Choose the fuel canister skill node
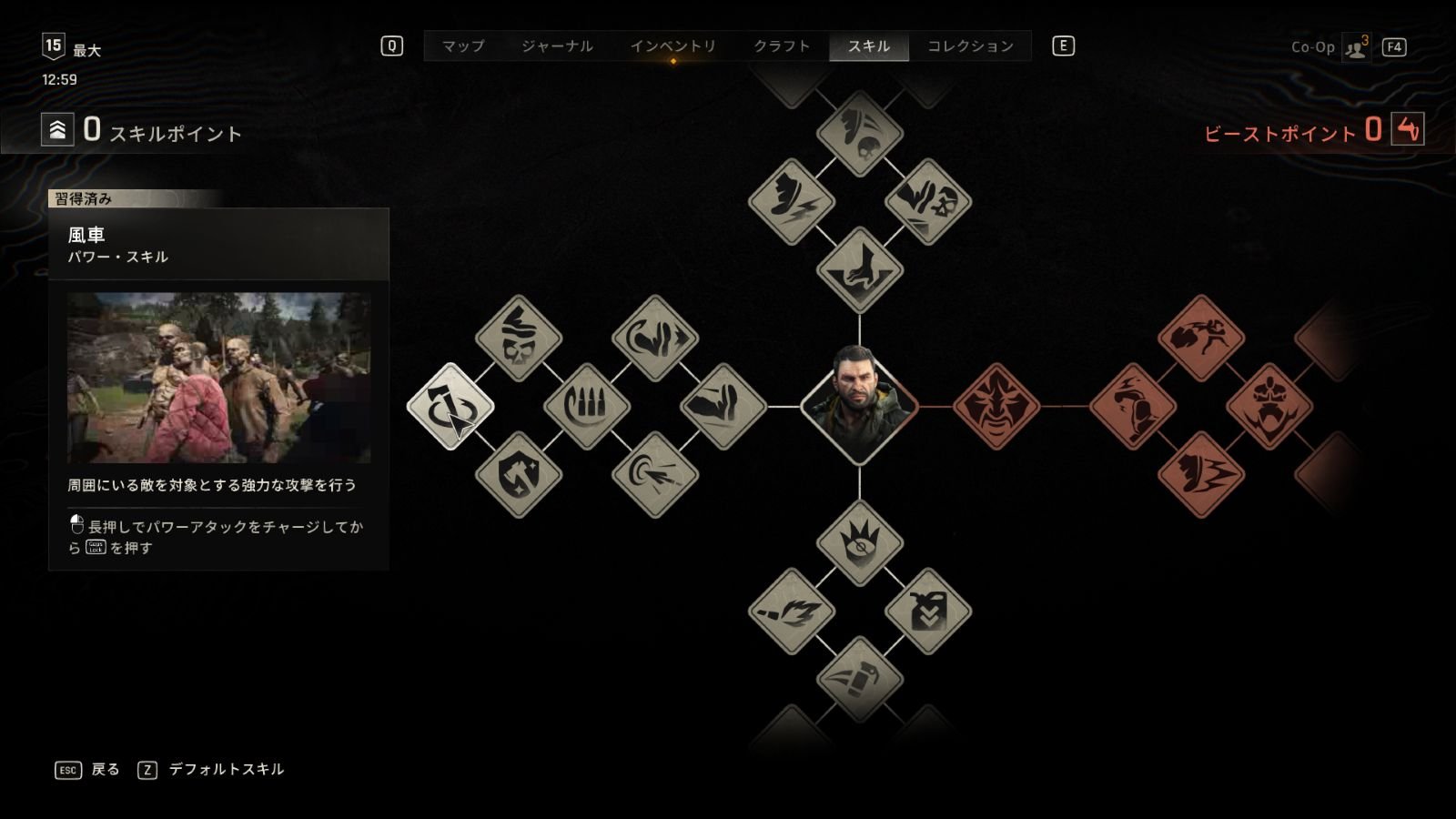This screenshot has height=819, width=1456. pyautogui.click(x=928, y=612)
